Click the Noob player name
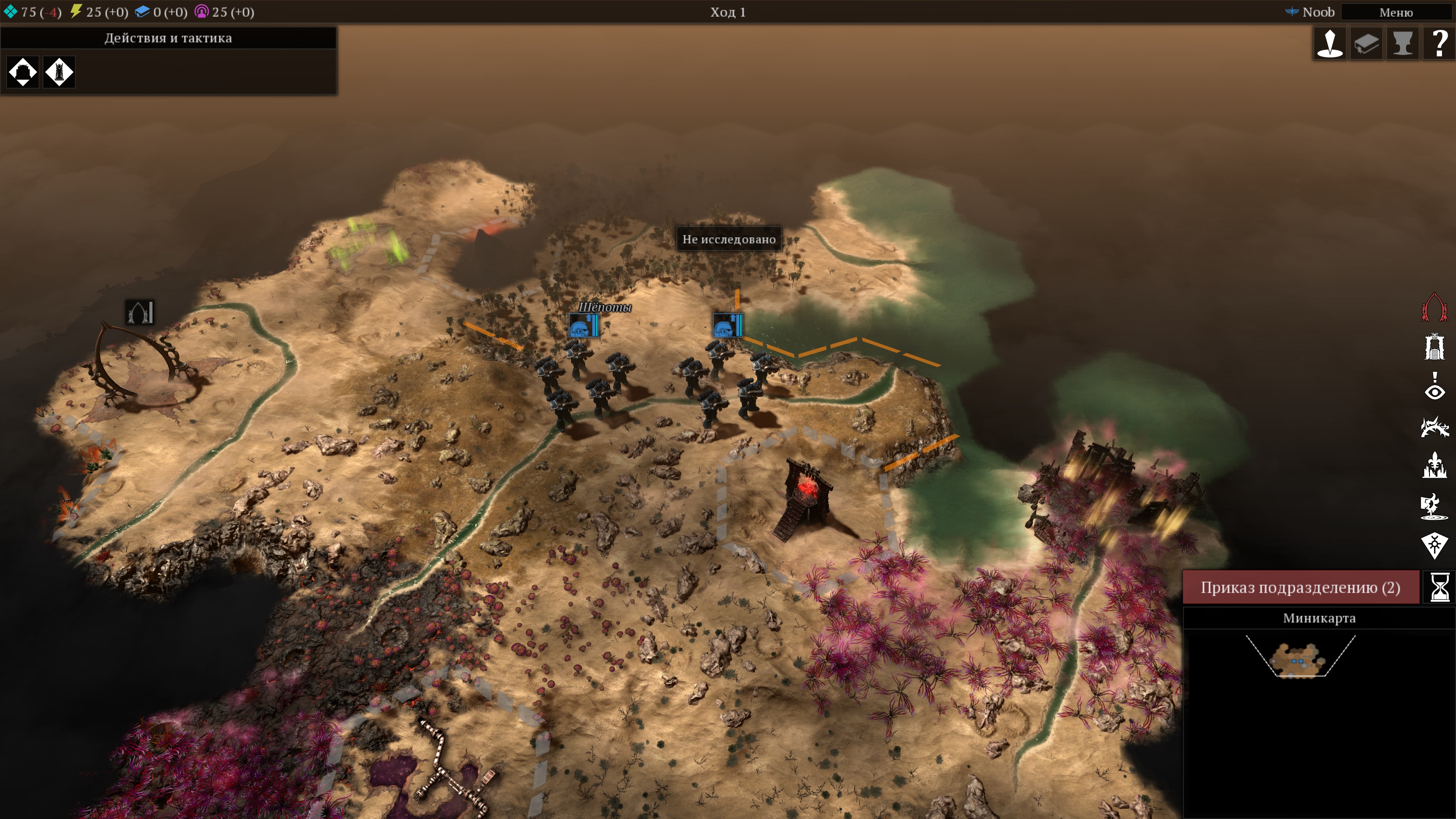The image size is (1456, 819). pyautogui.click(x=1318, y=12)
